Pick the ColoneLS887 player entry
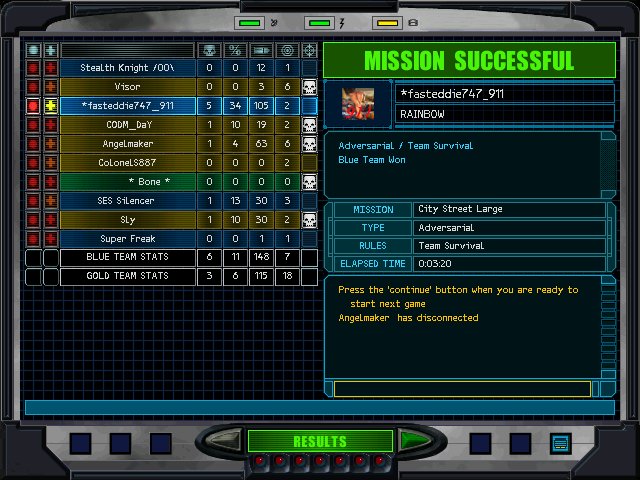This screenshot has height=480, width=640. pyautogui.click(x=127, y=163)
